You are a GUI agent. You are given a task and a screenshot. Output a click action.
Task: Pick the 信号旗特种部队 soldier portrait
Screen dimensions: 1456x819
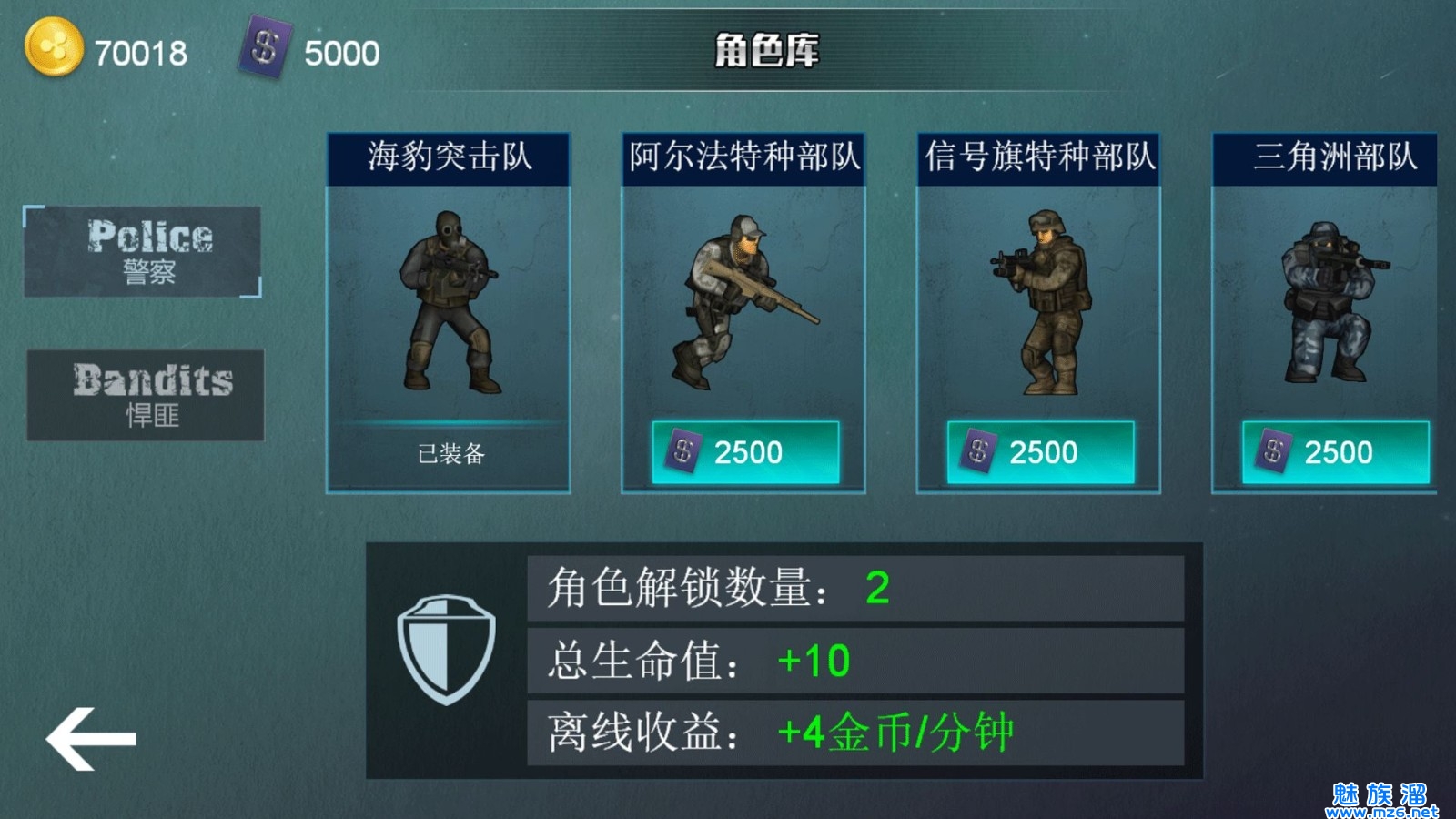[1040, 300]
